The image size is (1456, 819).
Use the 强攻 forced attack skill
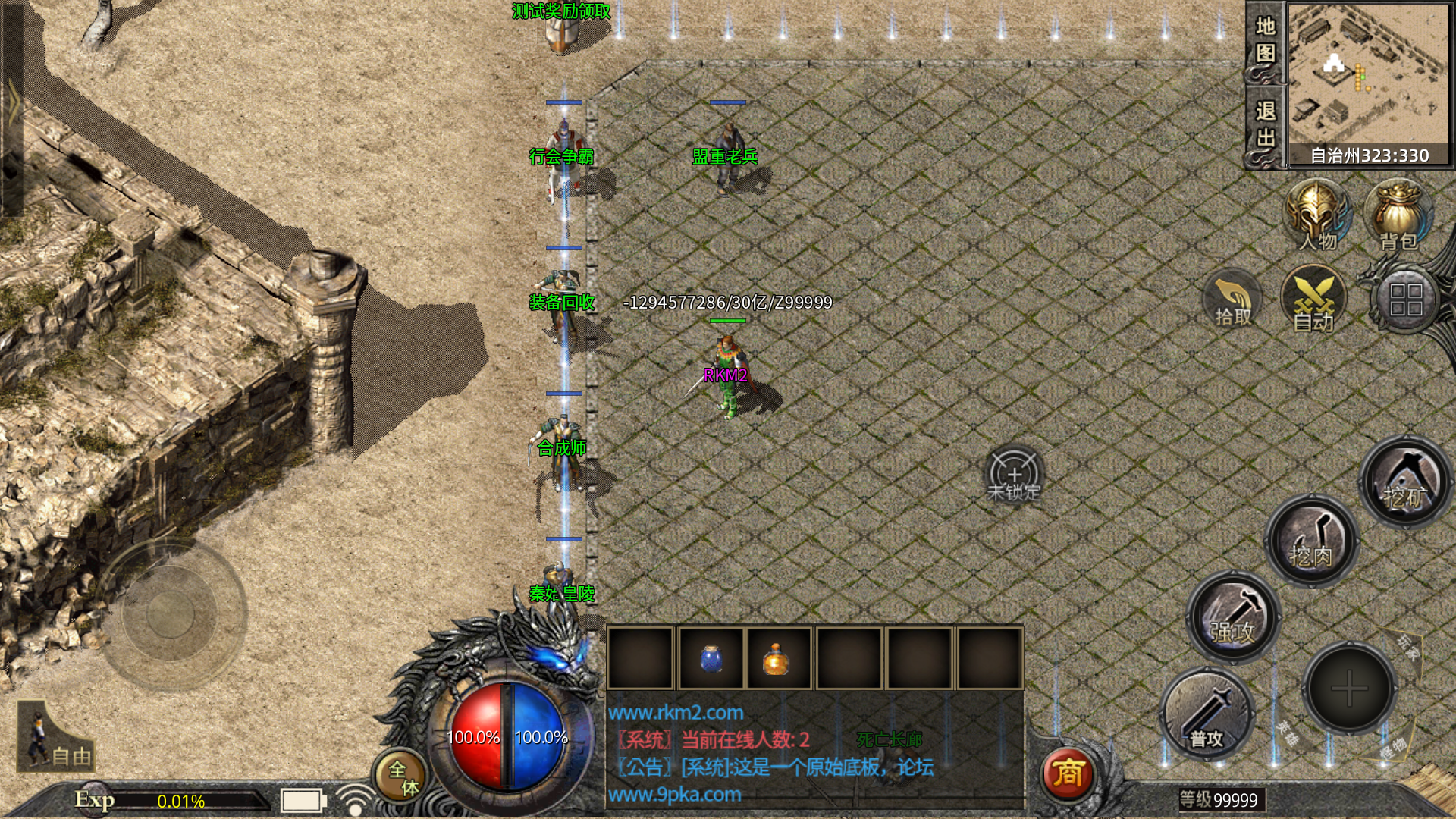tap(1233, 617)
